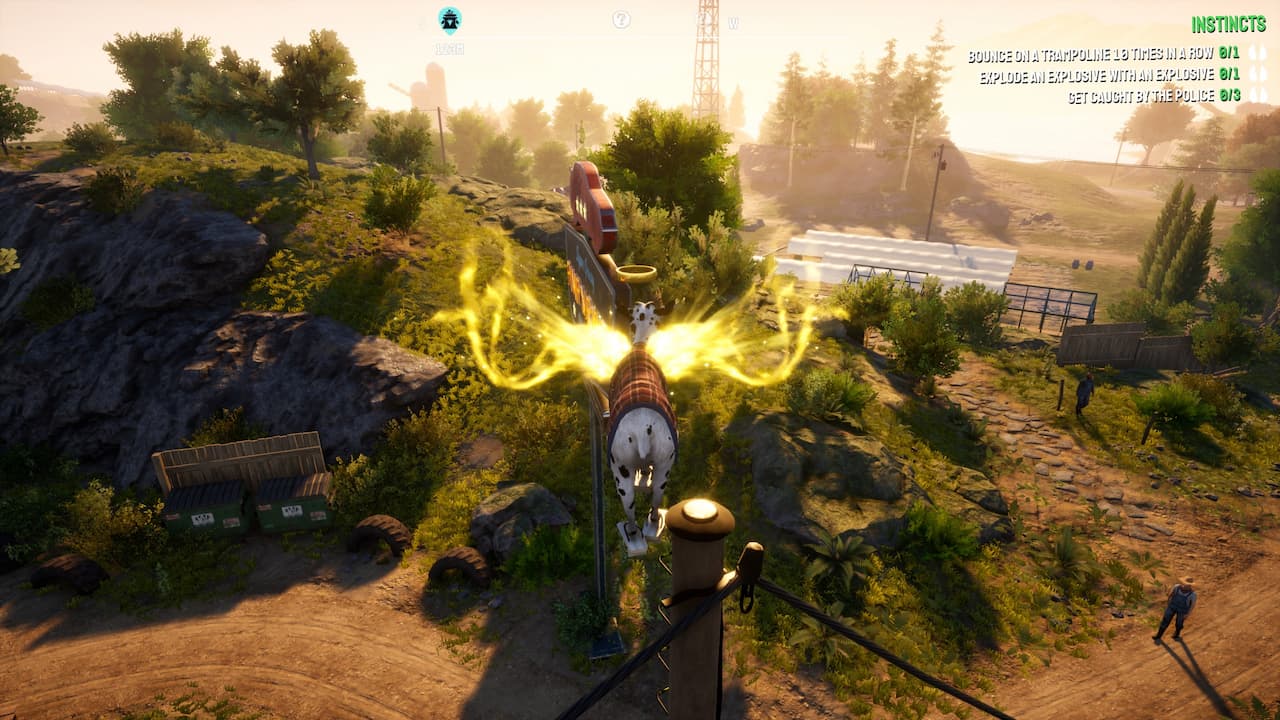Select the left question mark mystery icon

coord(621,18)
